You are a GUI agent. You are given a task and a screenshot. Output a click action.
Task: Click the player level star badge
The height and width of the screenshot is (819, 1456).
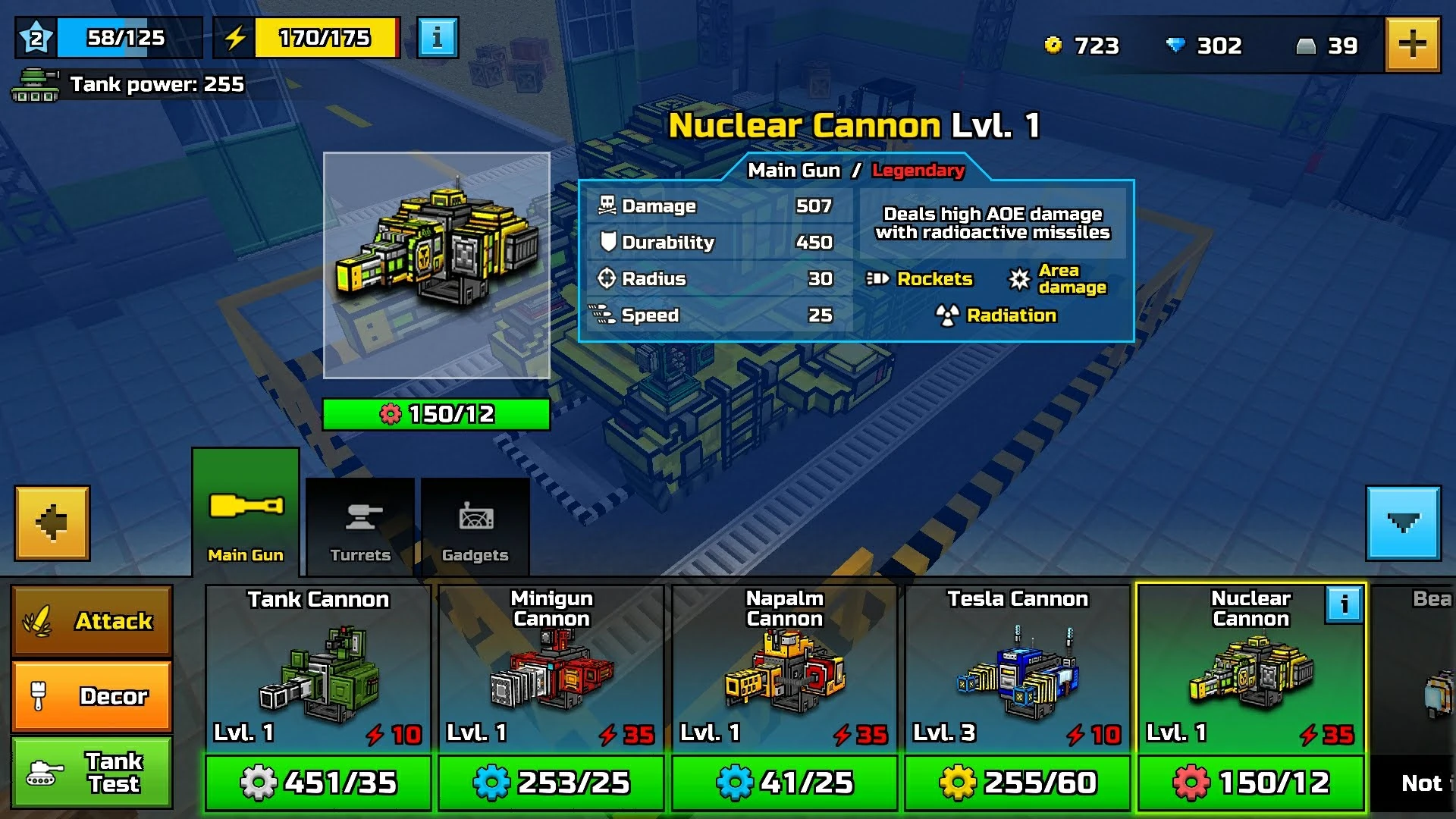pos(36,35)
